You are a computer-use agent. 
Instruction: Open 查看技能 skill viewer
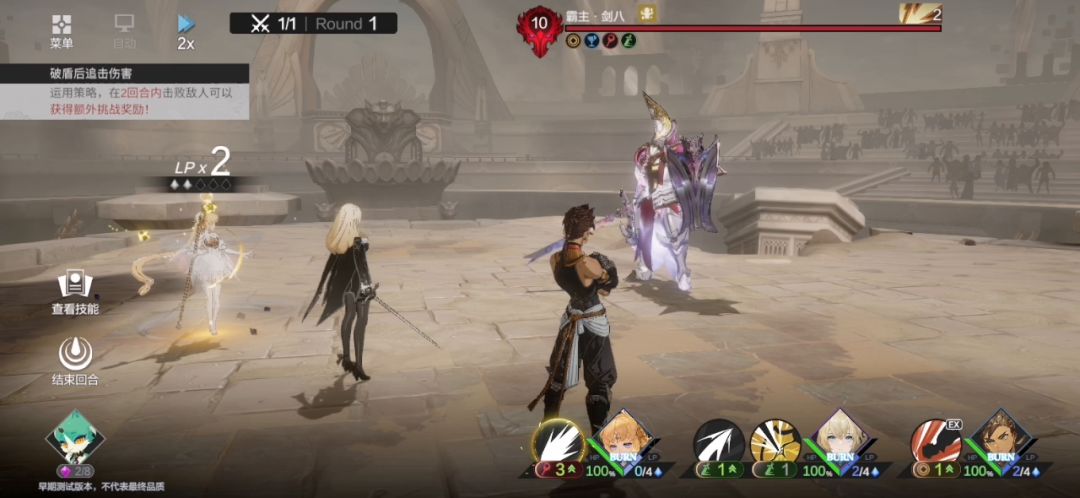(75, 291)
